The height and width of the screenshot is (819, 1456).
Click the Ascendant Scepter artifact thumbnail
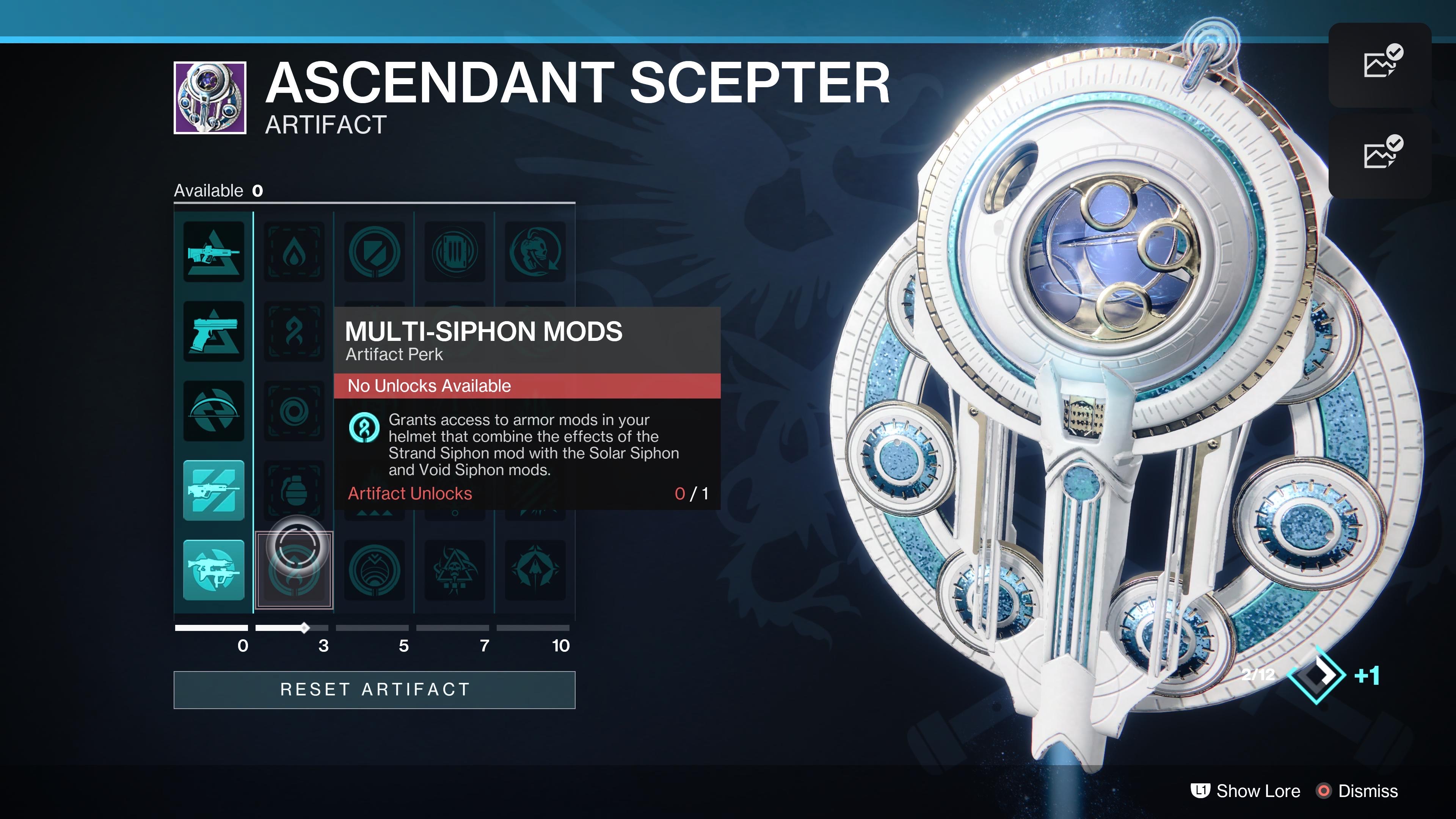[210, 98]
